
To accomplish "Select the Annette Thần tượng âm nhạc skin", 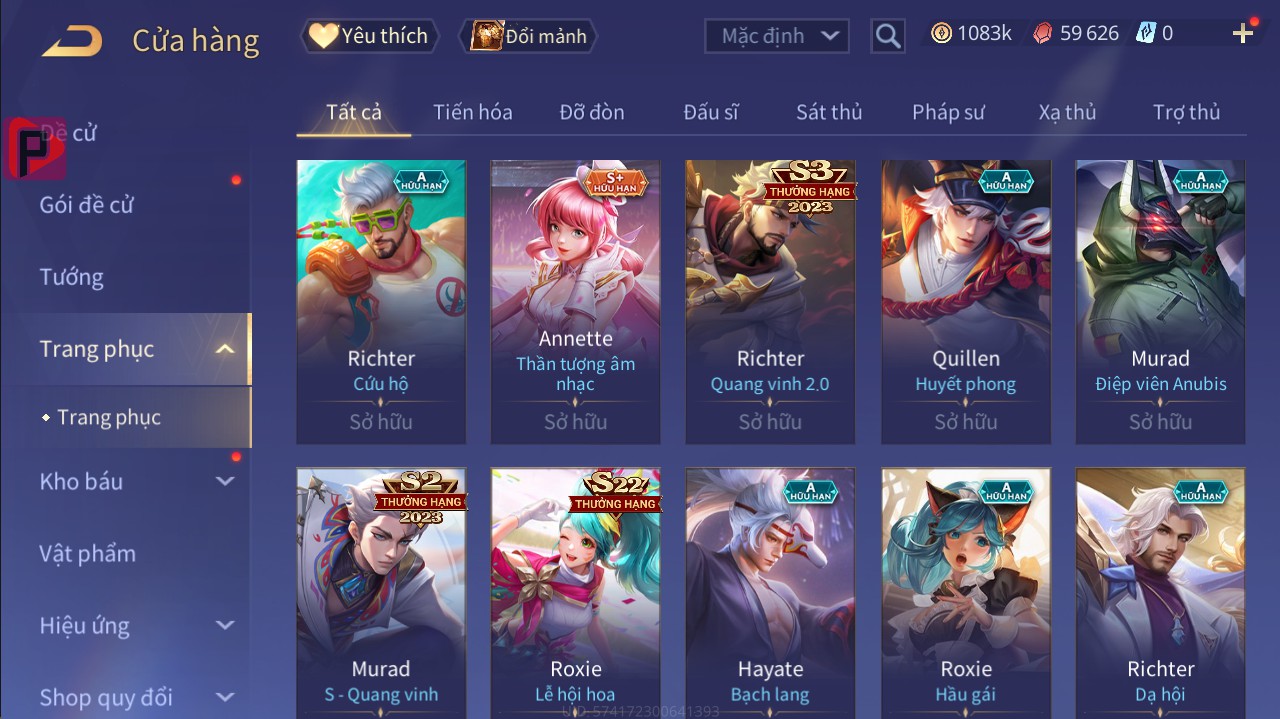I will coord(575,300).
